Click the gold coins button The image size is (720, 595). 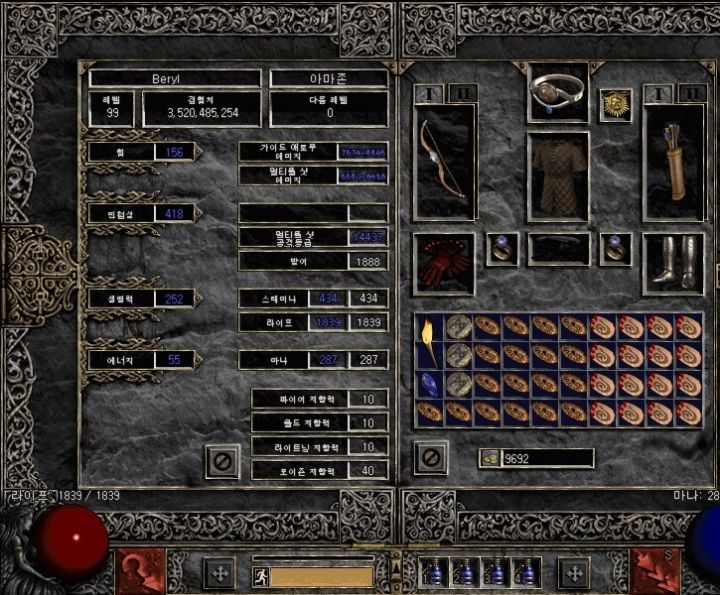pyautogui.click(x=490, y=458)
